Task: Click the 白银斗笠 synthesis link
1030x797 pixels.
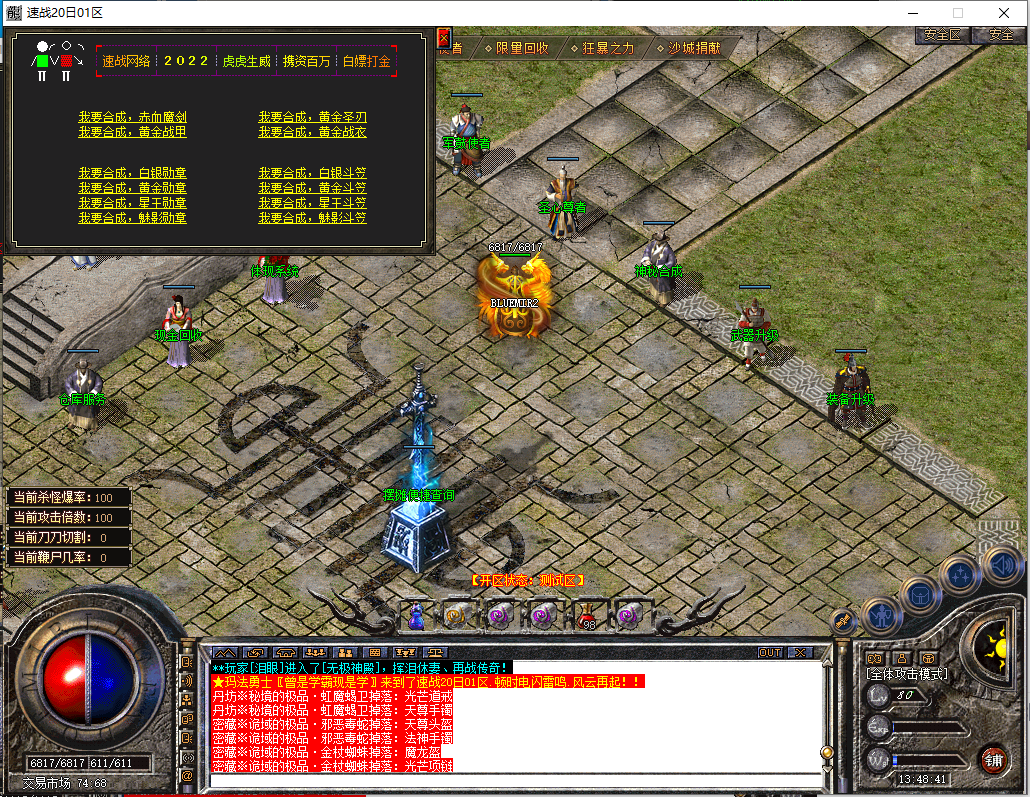Action: point(312,173)
